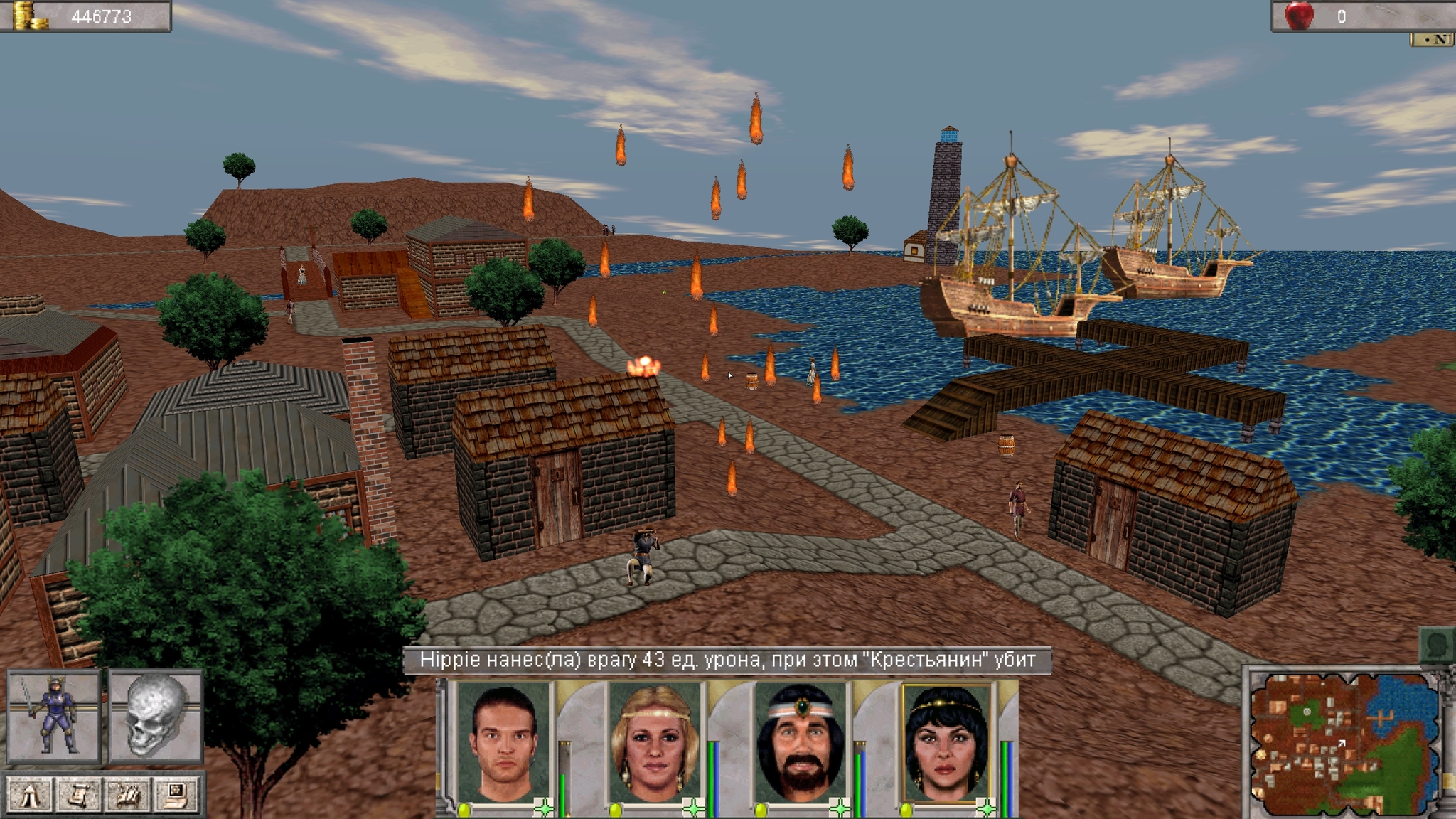
Task: Select the dark-haired woman's portrait
Action: pyautogui.click(x=946, y=742)
